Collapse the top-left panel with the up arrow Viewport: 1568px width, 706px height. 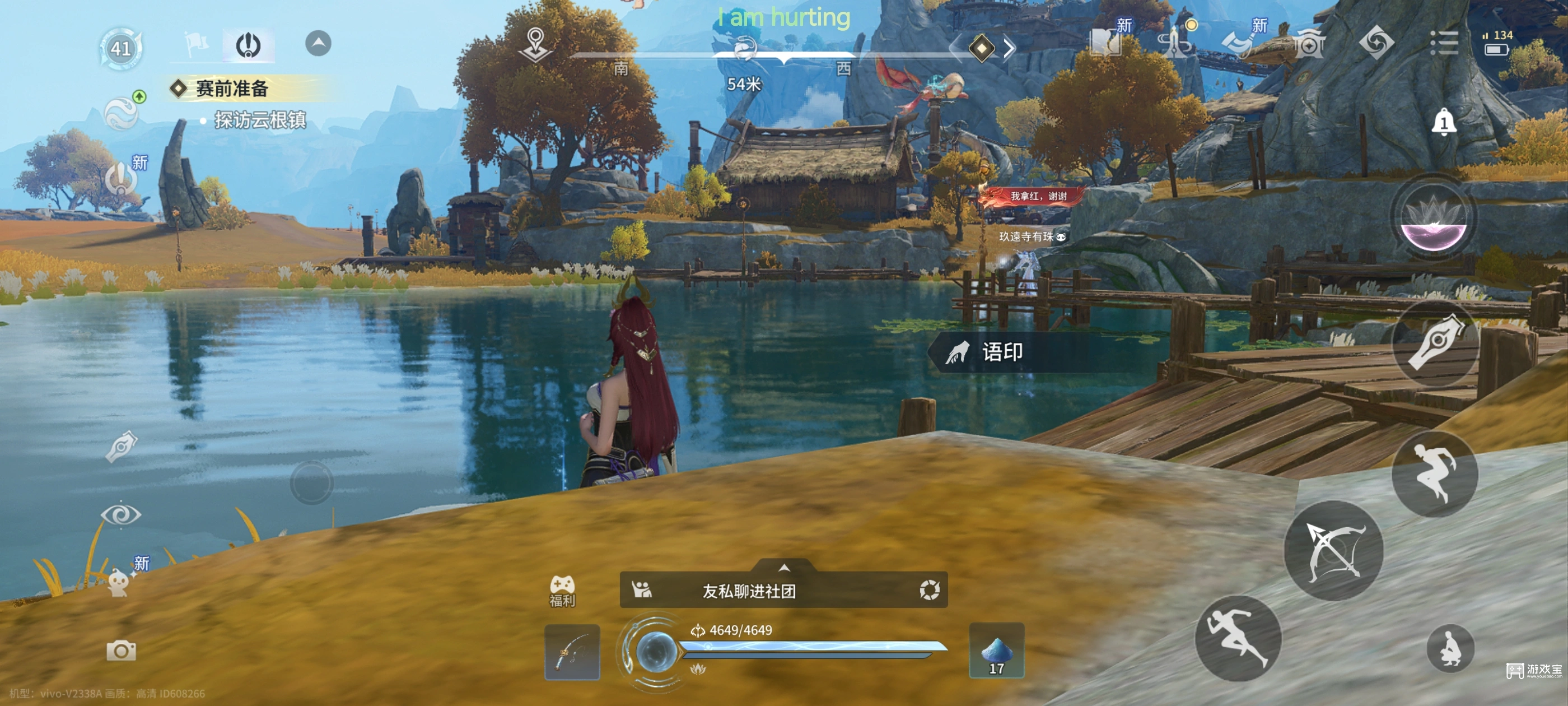point(318,43)
